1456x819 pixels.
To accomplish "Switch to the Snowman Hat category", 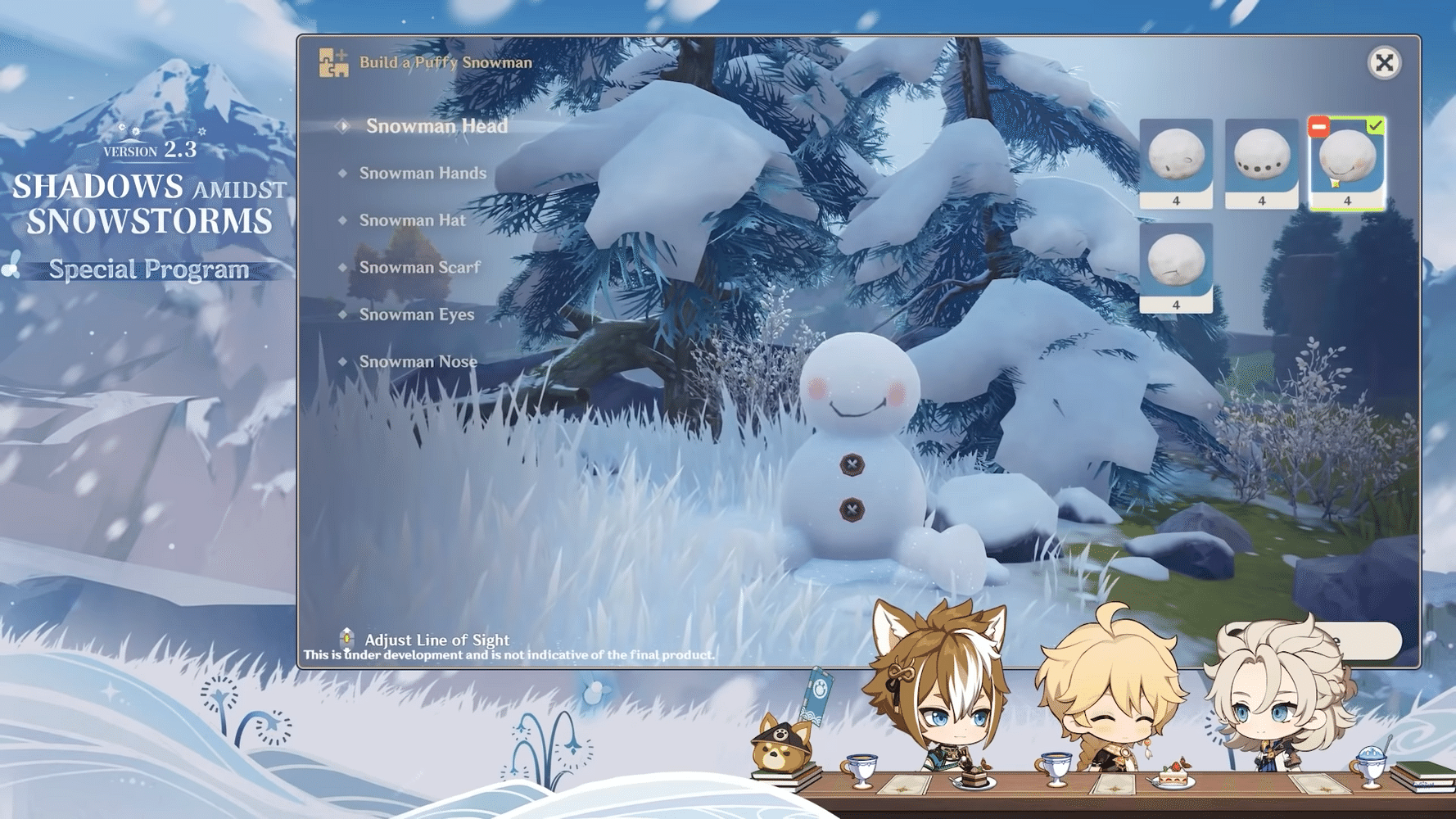I will 412,219.
